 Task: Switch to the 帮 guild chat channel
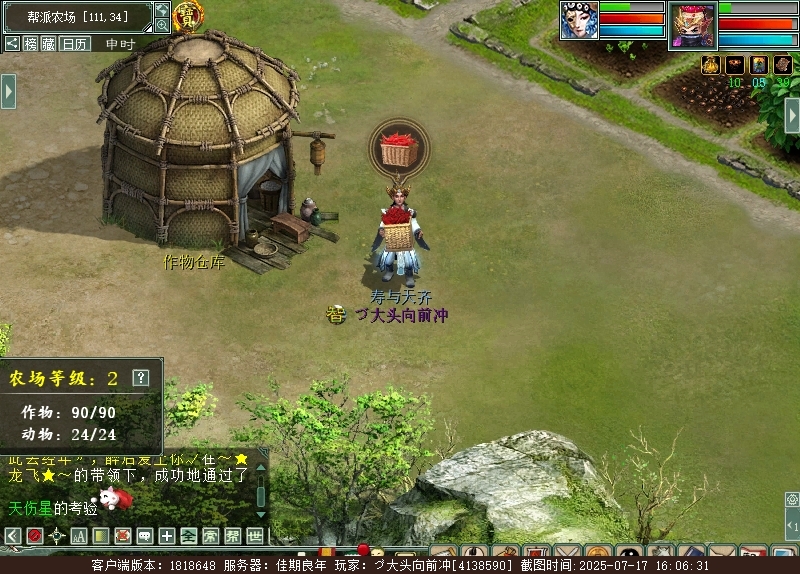coord(232,536)
